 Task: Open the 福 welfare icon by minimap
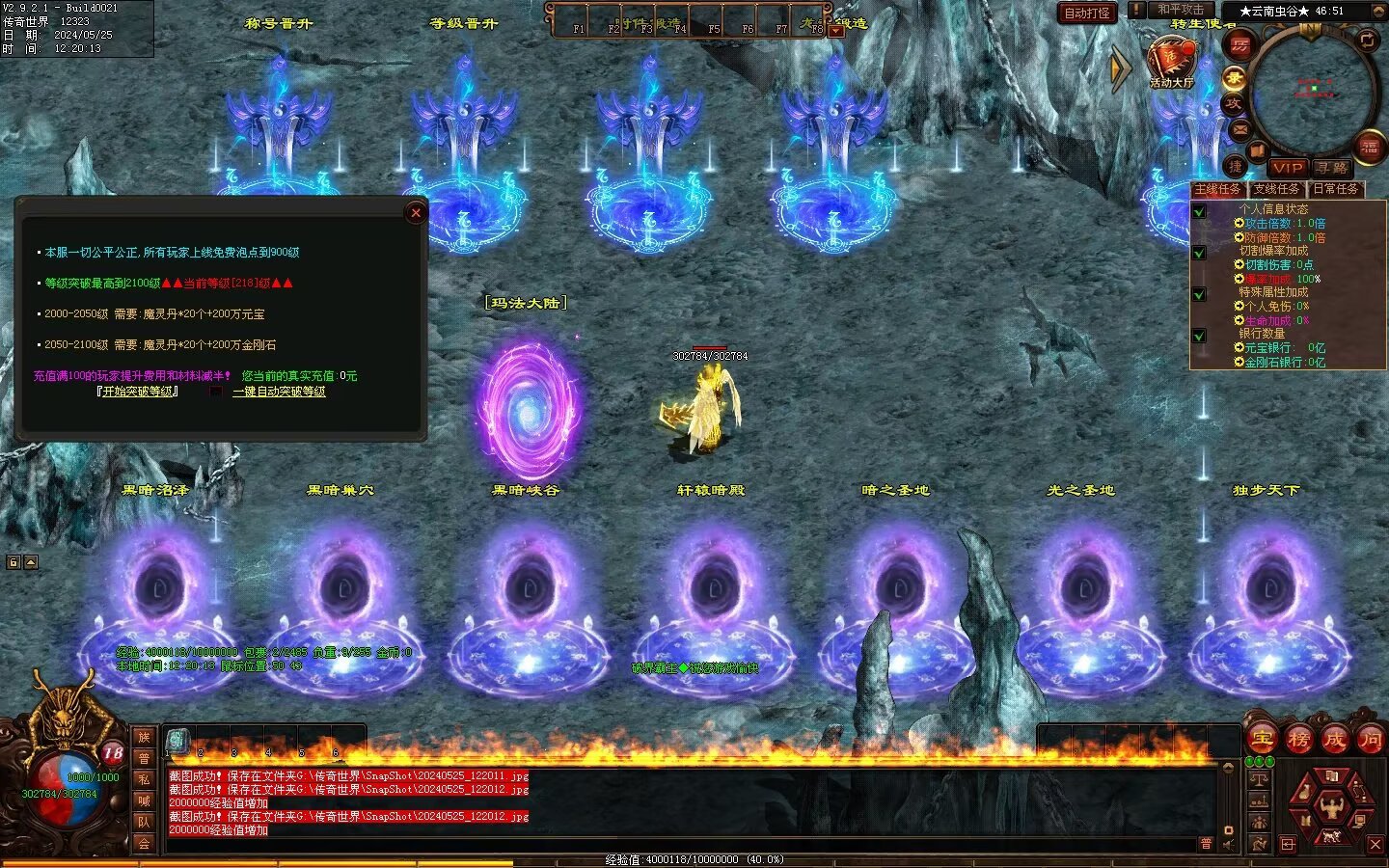click(1370, 147)
